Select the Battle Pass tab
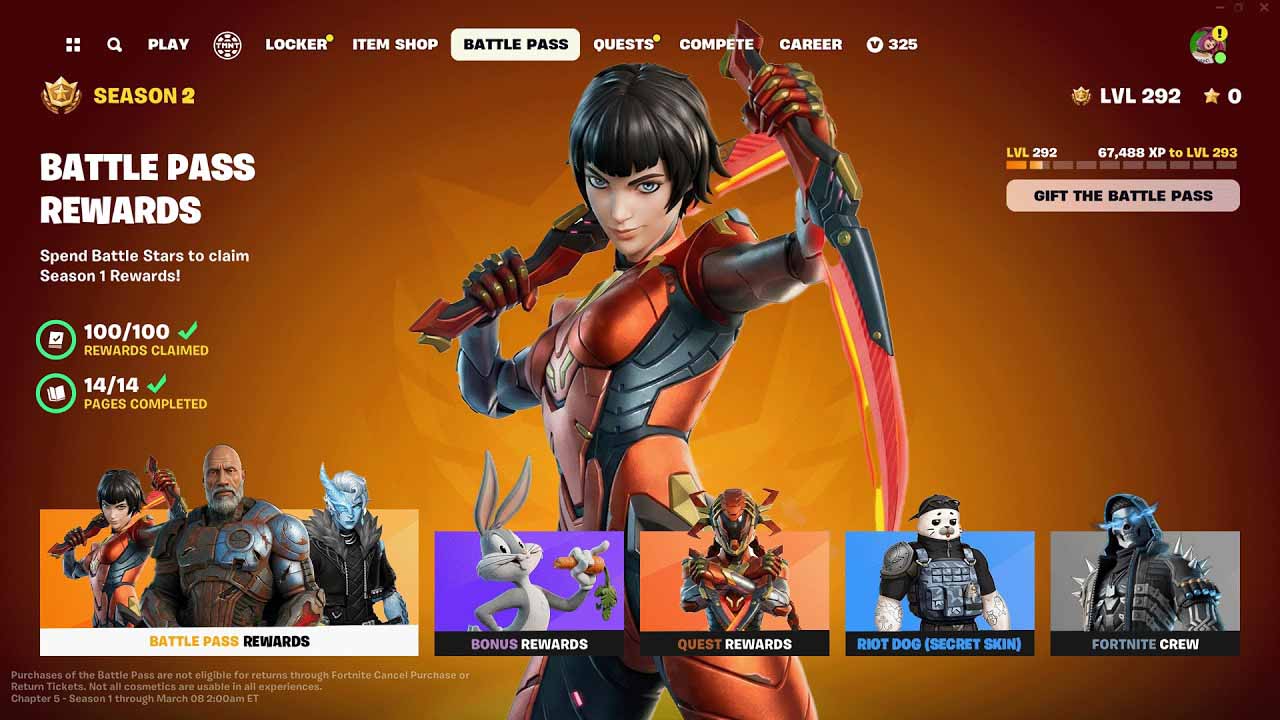The height and width of the screenshot is (720, 1280). pos(515,44)
